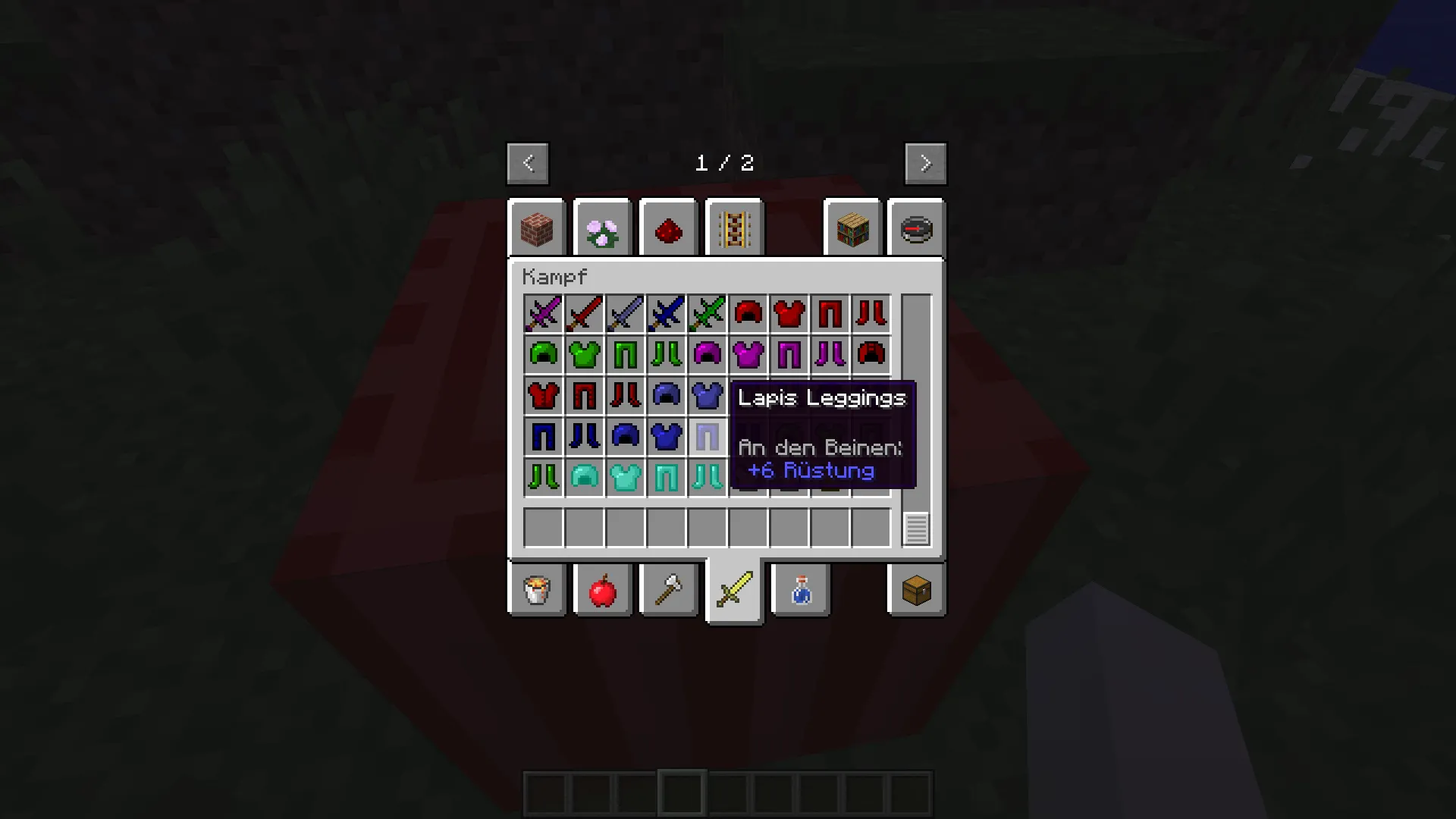This screenshot has height=819, width=1456.
Task: Select the diamond chestplate item
Action: (625, 478)
